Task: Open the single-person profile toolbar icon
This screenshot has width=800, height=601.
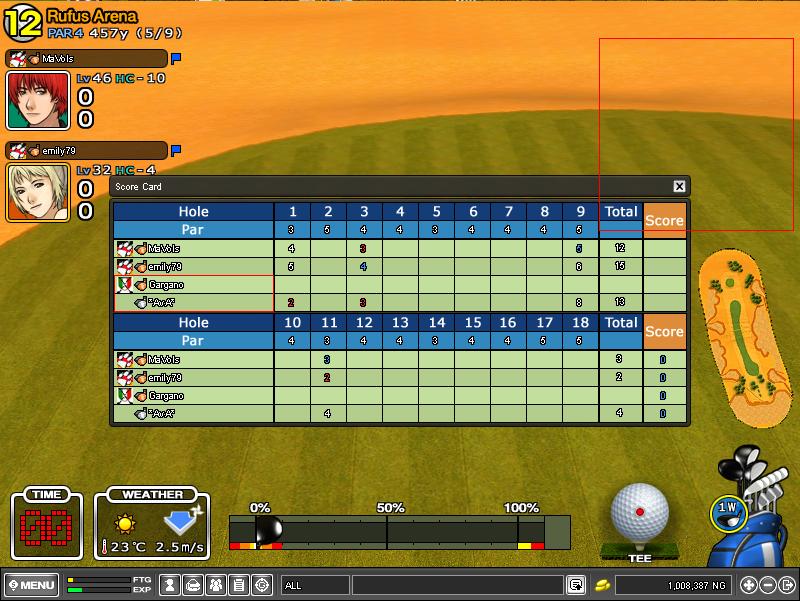Action: pyautogui.click(x=170, y=585)
